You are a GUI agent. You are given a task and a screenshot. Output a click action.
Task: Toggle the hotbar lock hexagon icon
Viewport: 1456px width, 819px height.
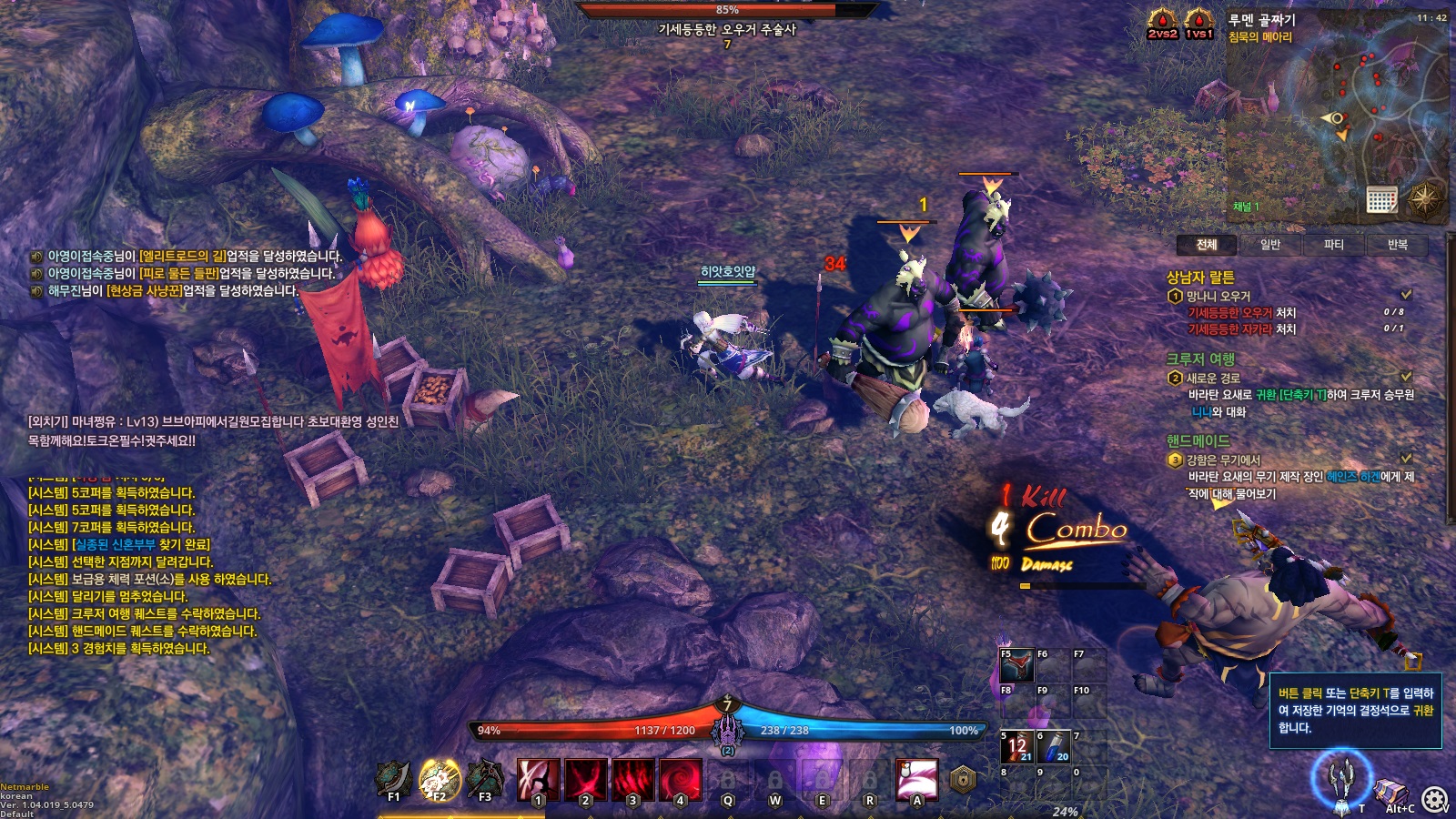pos(963,780)
